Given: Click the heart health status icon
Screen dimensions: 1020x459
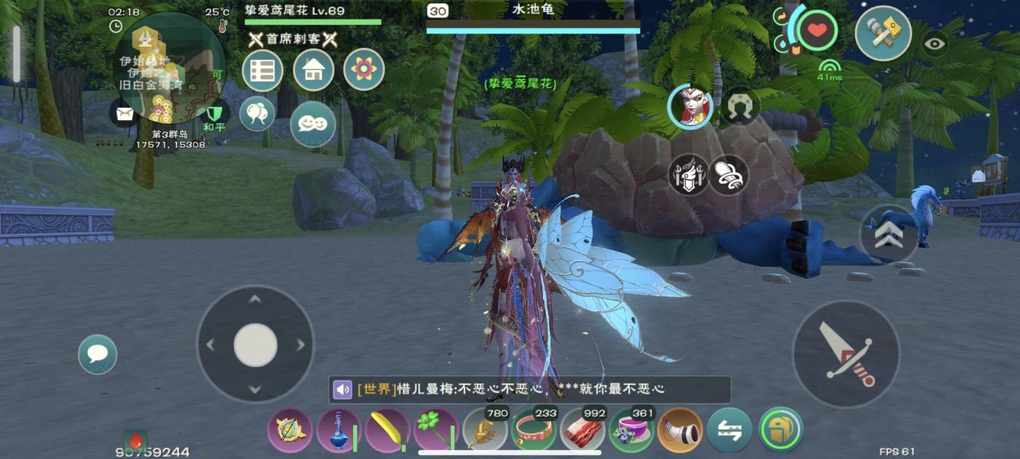Looking at the screenshot, I should point(817,31).
